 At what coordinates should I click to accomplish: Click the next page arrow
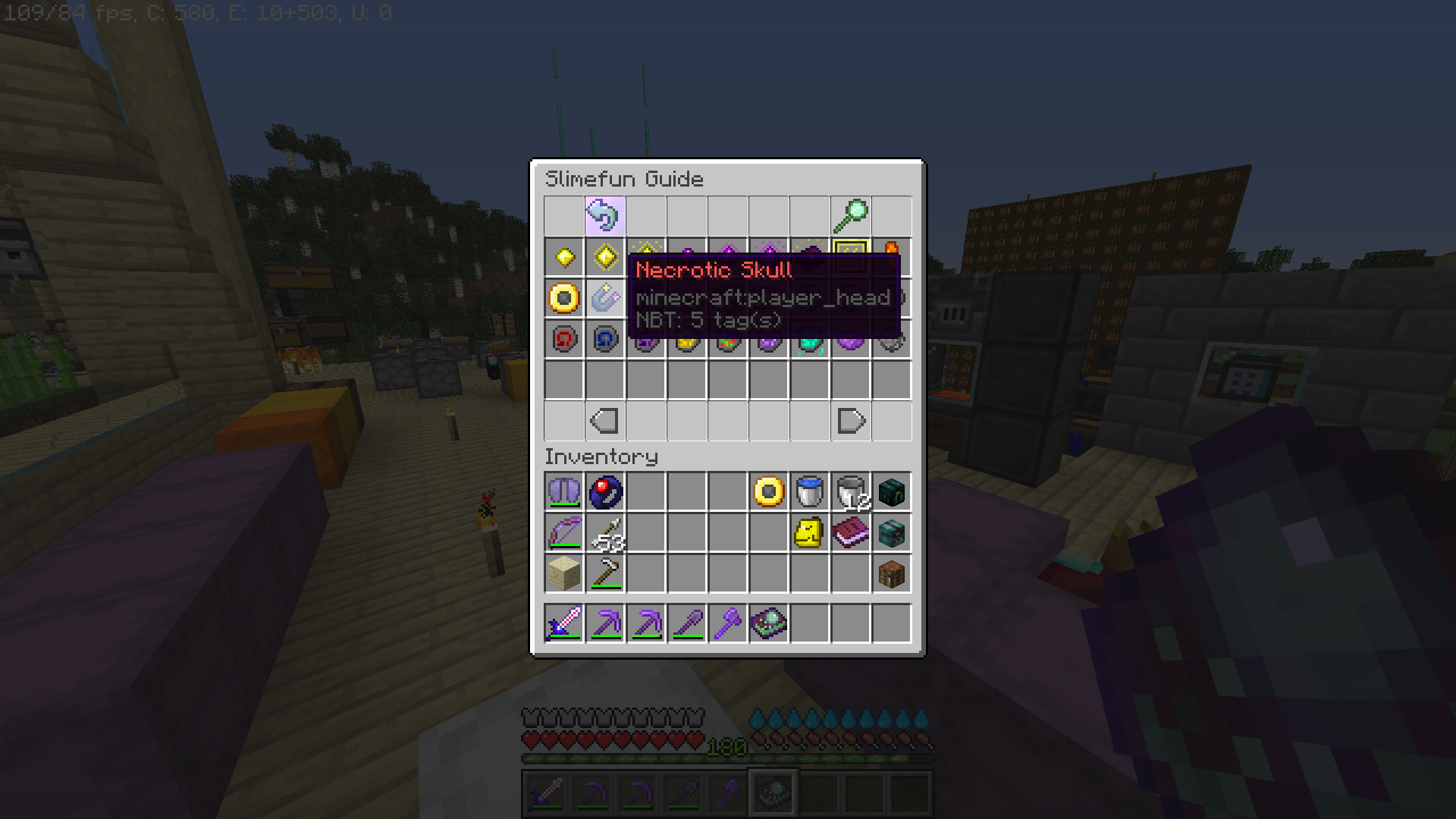click(851, 421)
